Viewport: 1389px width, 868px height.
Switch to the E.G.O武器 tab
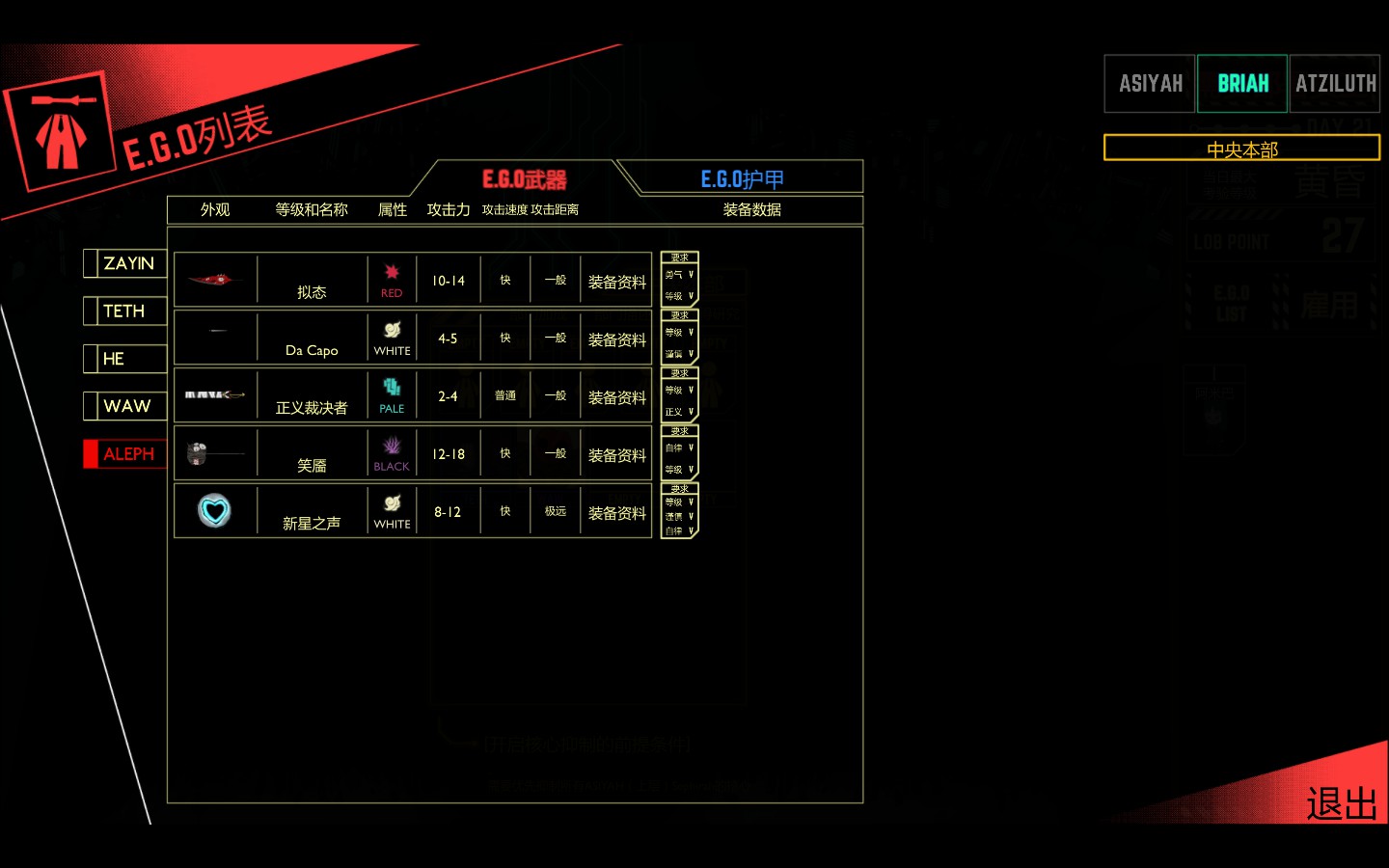(524, 179)
